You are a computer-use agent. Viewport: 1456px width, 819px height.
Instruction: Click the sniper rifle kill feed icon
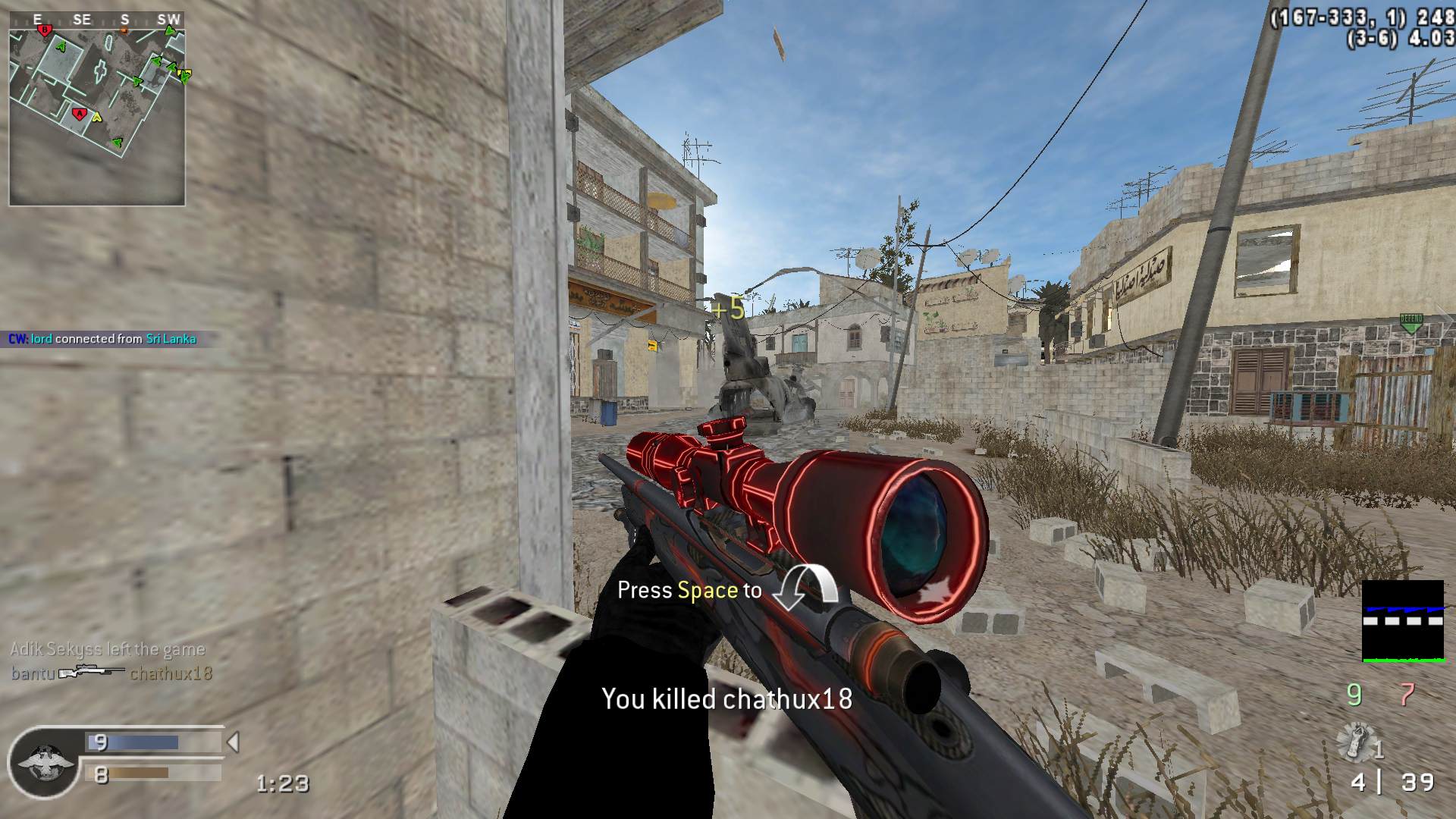point(92,673)
